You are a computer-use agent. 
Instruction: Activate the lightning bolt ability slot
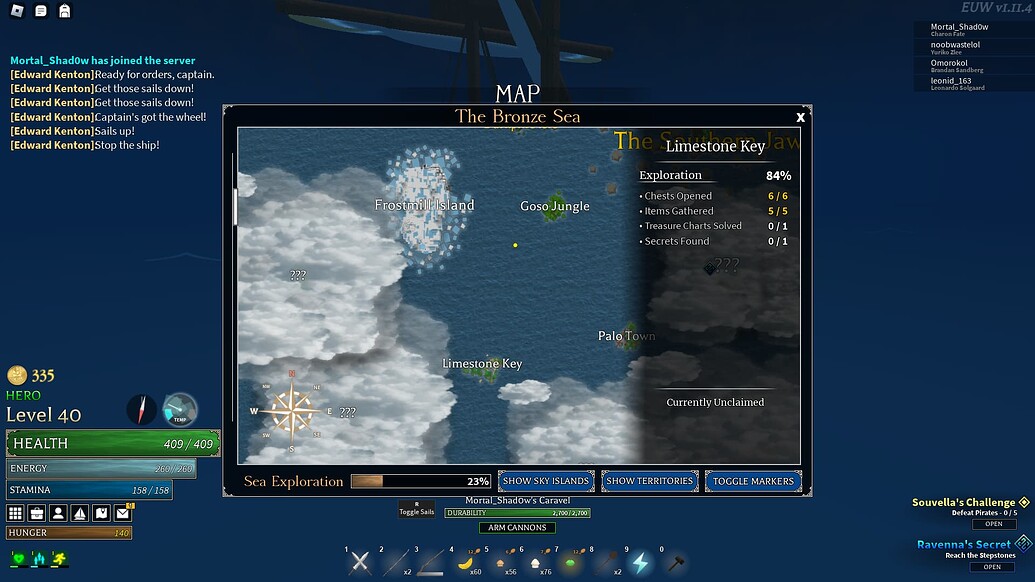coord(640,562)
